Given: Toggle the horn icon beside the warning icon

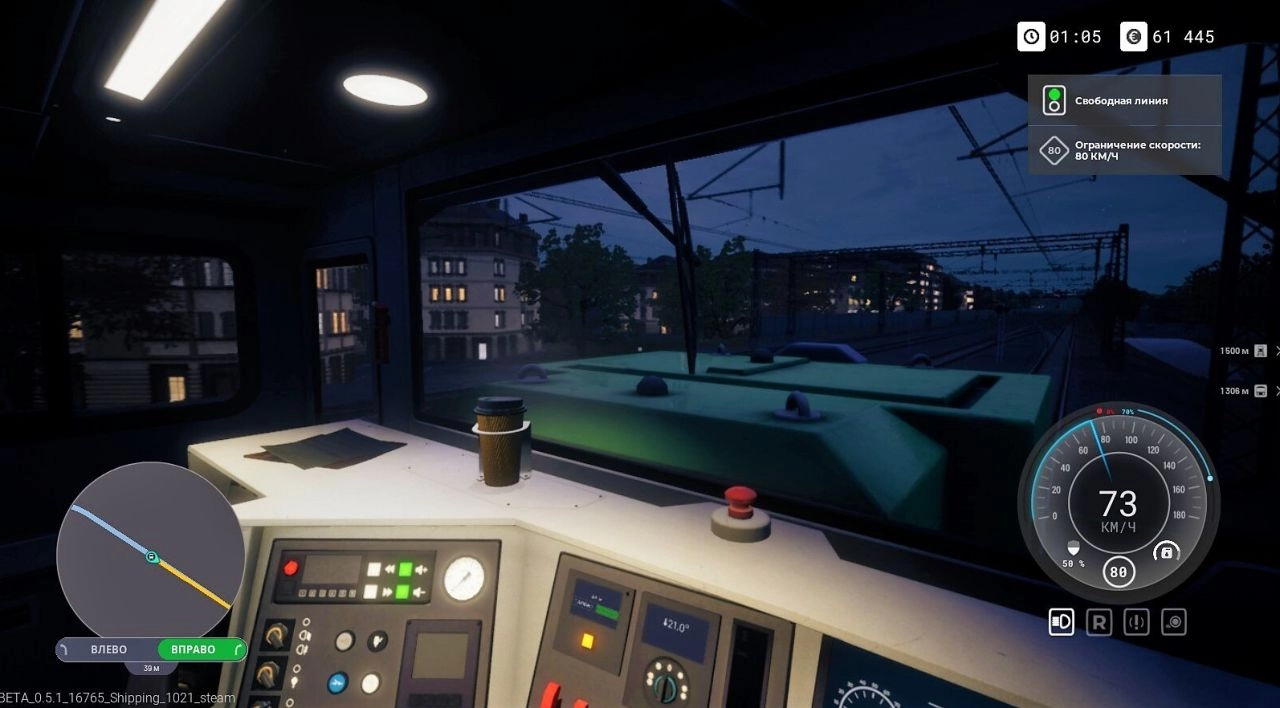Looking at the screenshot, I should [1174, 622].
